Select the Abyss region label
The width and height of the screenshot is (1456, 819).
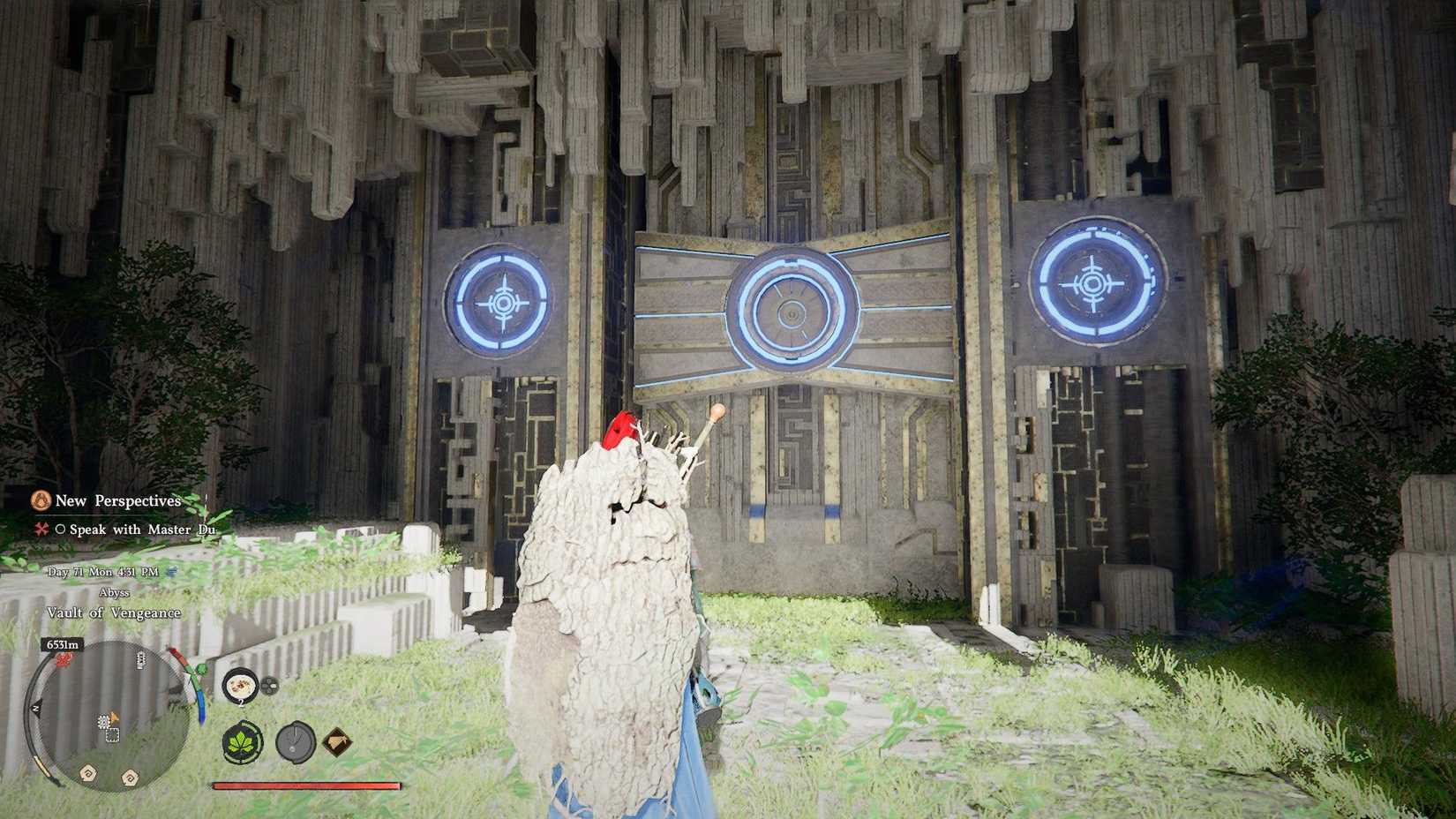115,592
